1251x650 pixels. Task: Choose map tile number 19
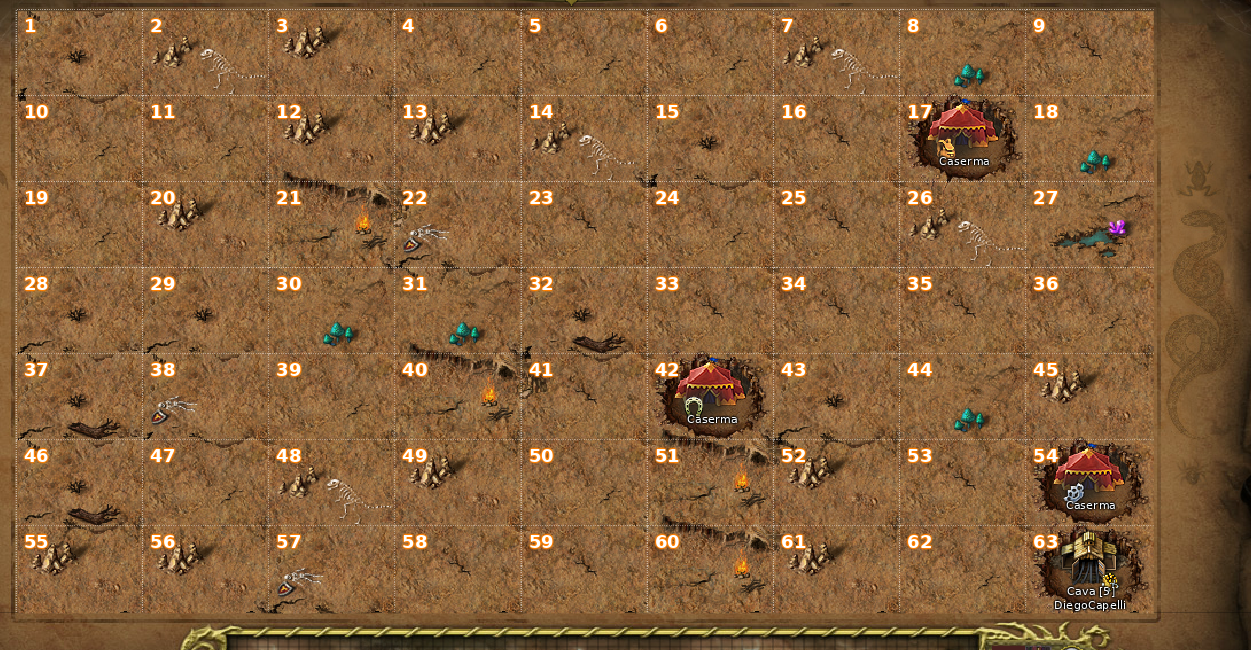click(79, 225)
